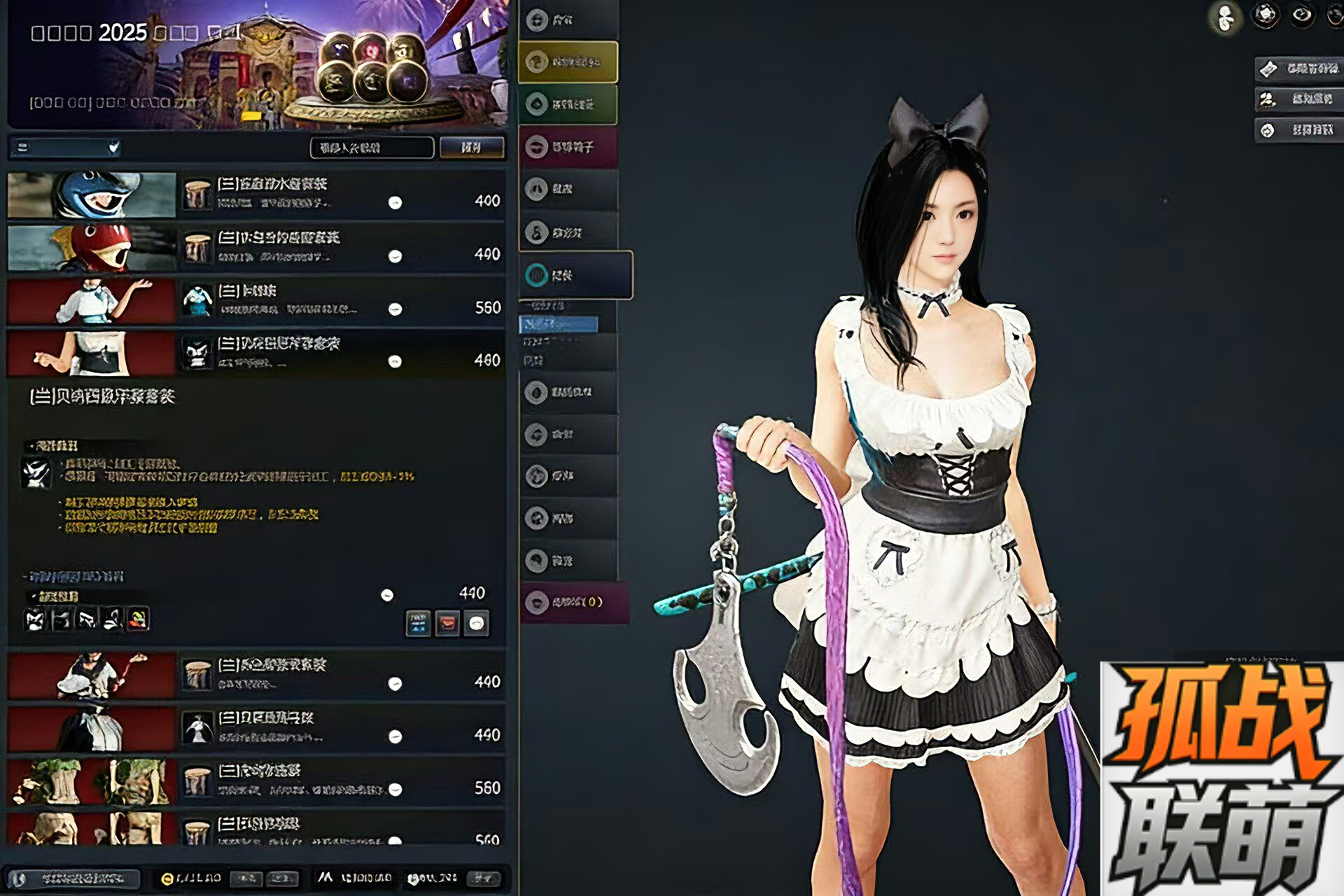Click the white pearl button in details
1344x896 pixels.
pos(477,623)
